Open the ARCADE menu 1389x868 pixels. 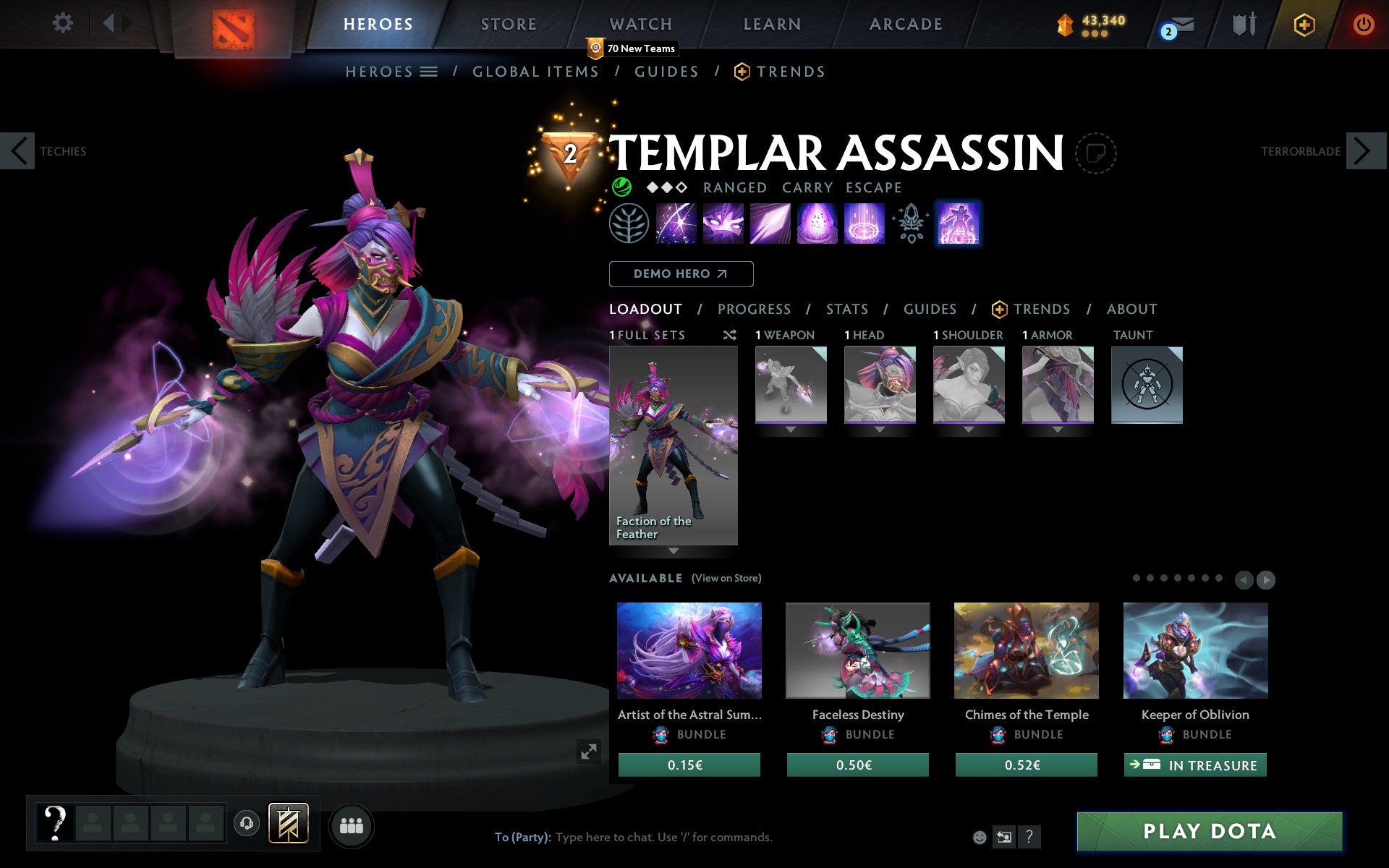[905, 23]
